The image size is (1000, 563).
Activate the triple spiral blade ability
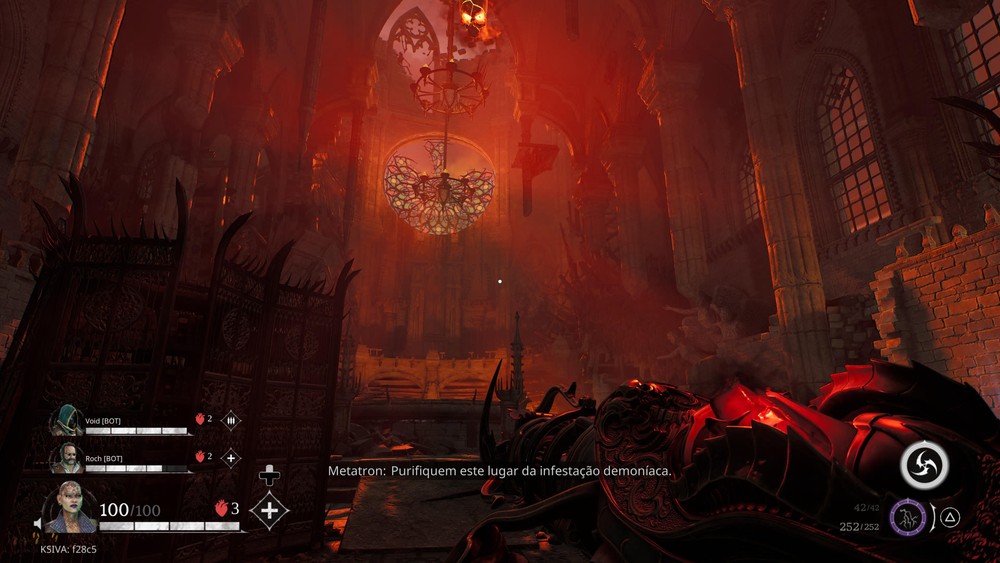(923, 464)
